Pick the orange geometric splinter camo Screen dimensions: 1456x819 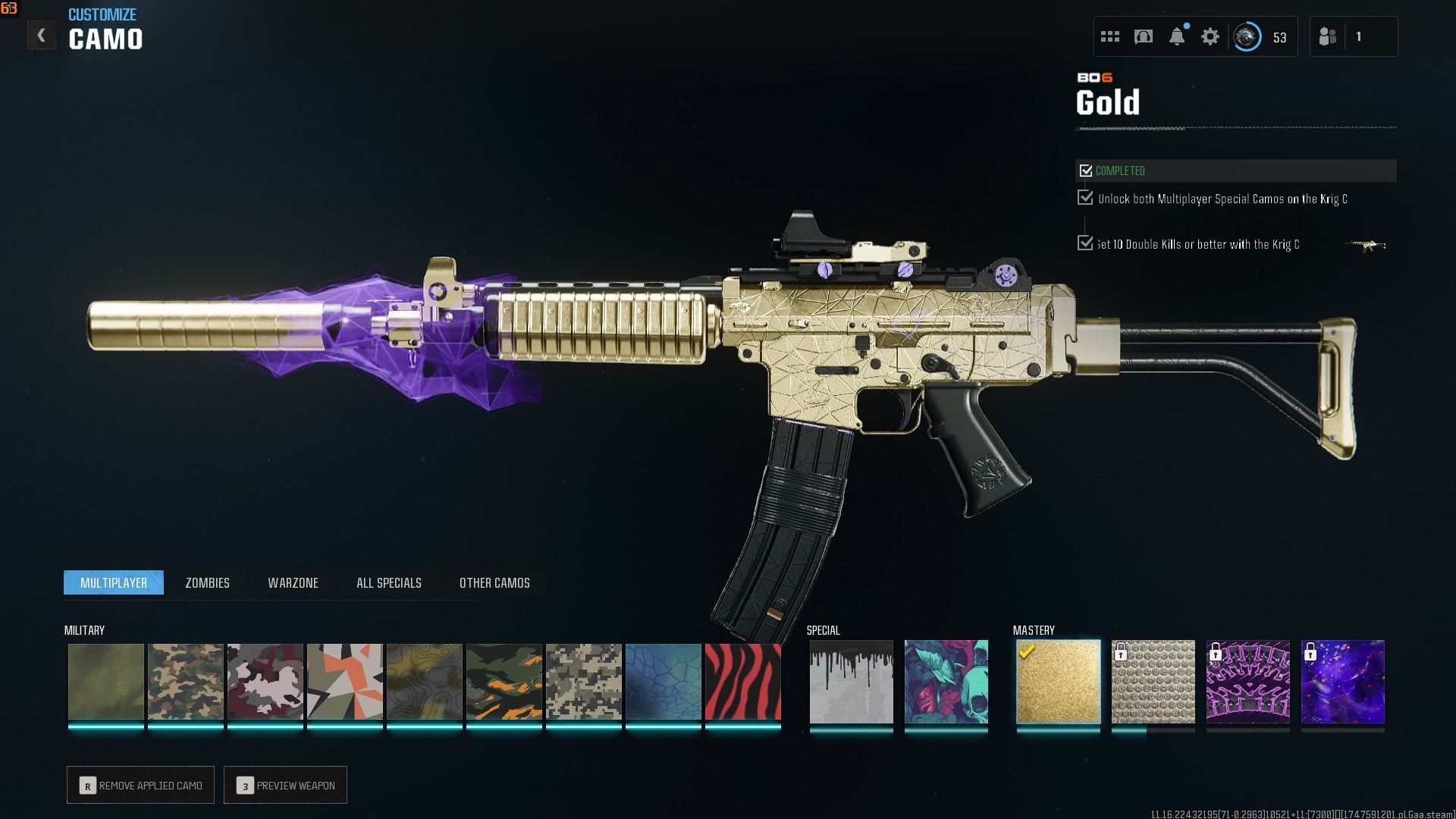pos(344,682)
